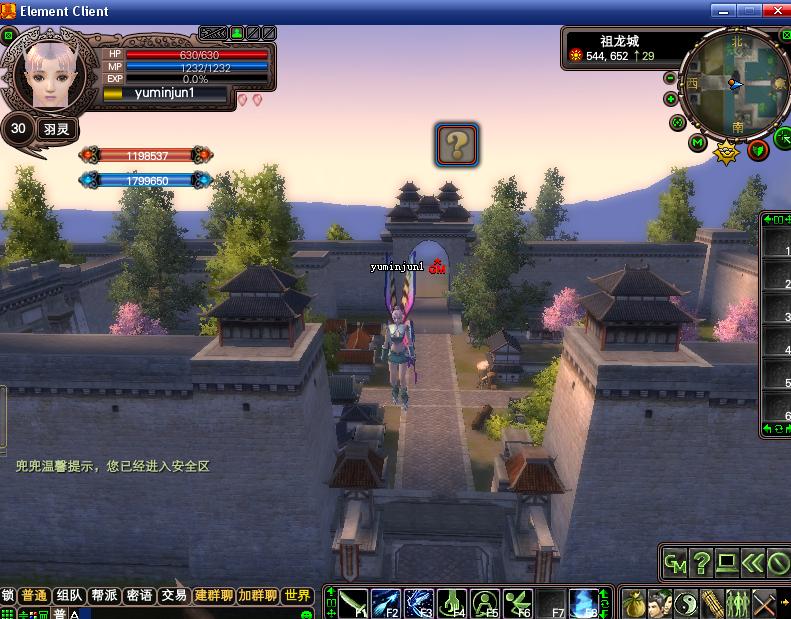The image size is (791, 619).
Task: Trigger the F8 blue flame skill
Action: 584,604
